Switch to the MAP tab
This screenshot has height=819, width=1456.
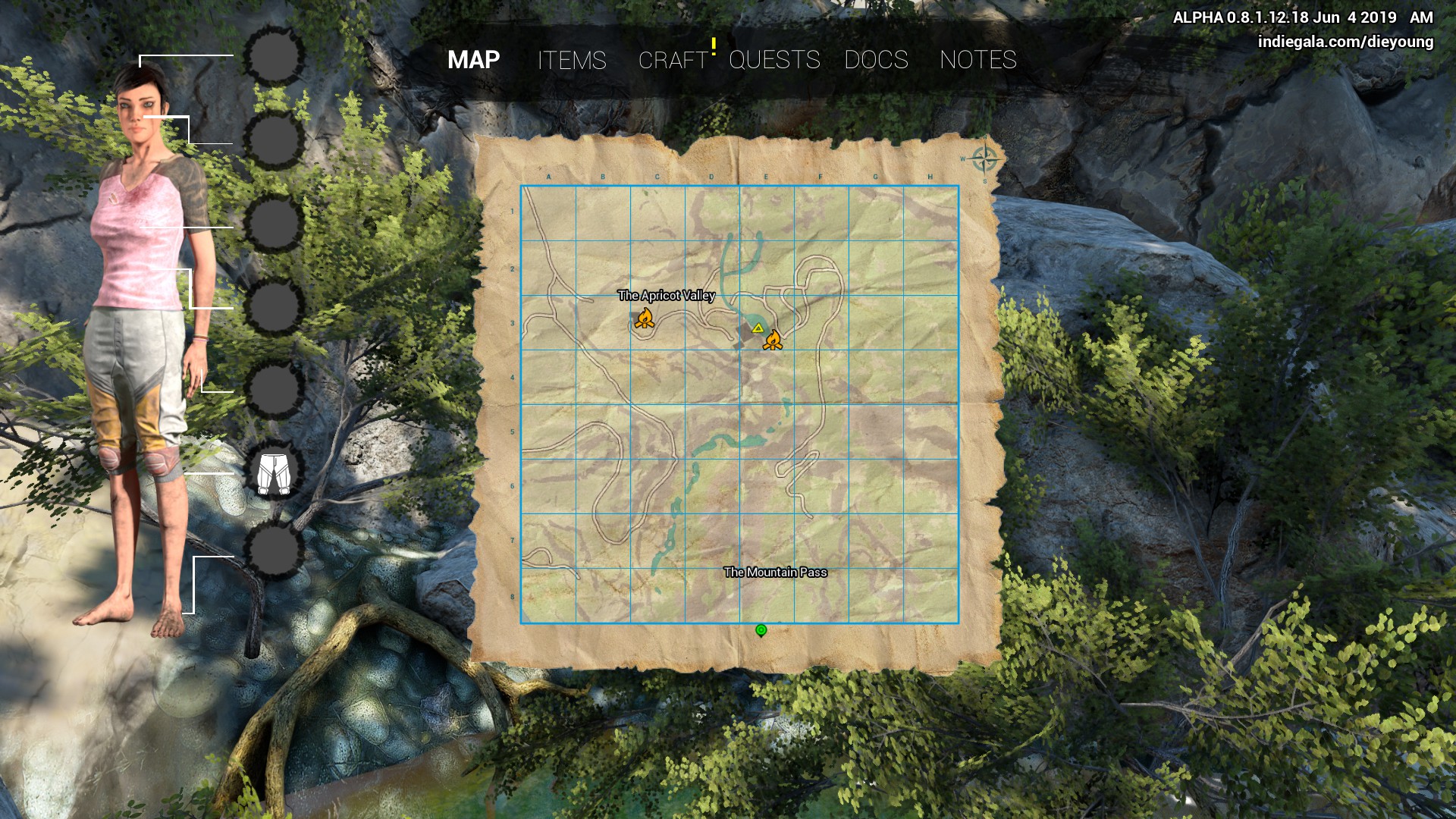tap(473, 60)
